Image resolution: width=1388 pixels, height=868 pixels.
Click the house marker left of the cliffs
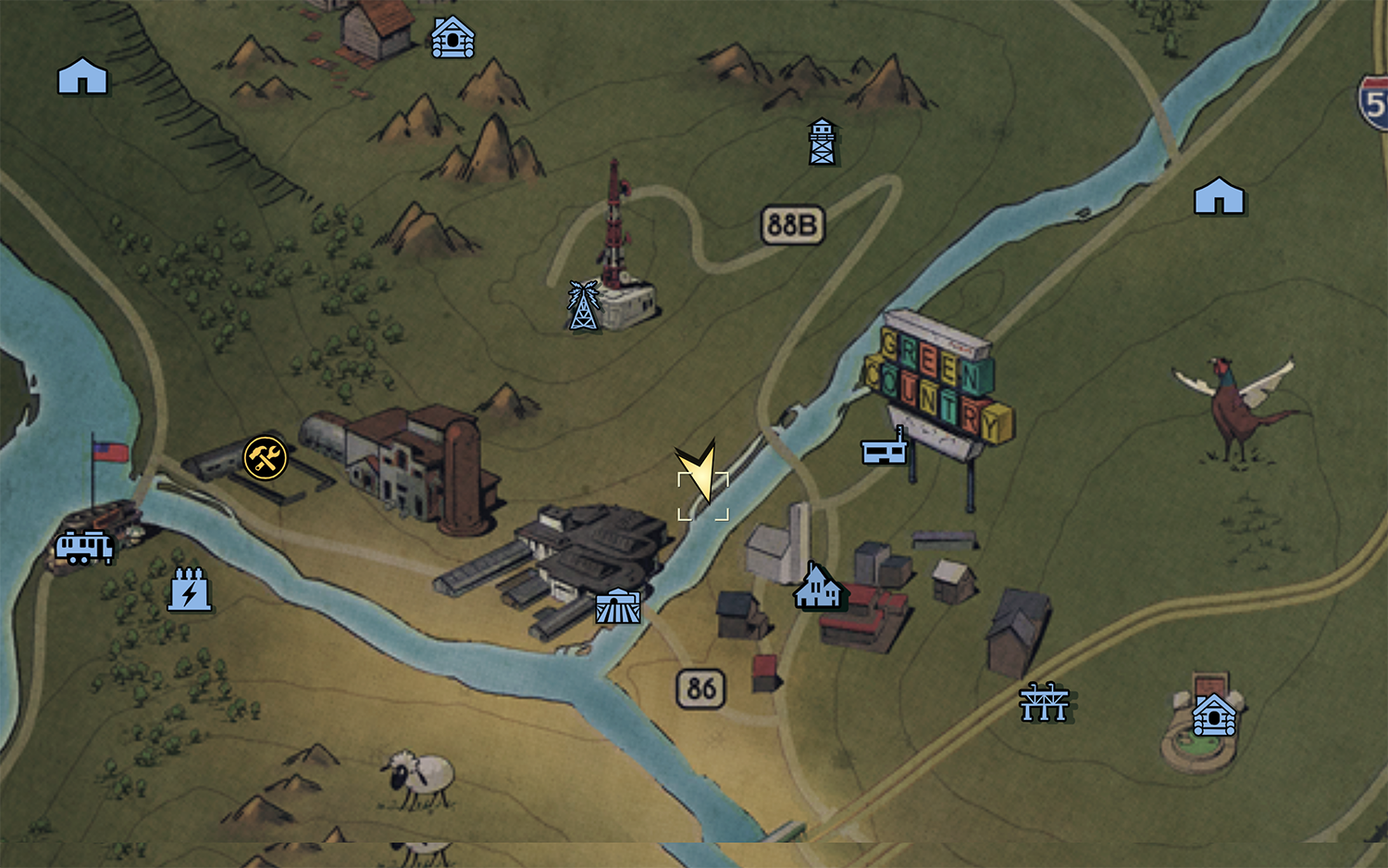[x=82, y=76]
